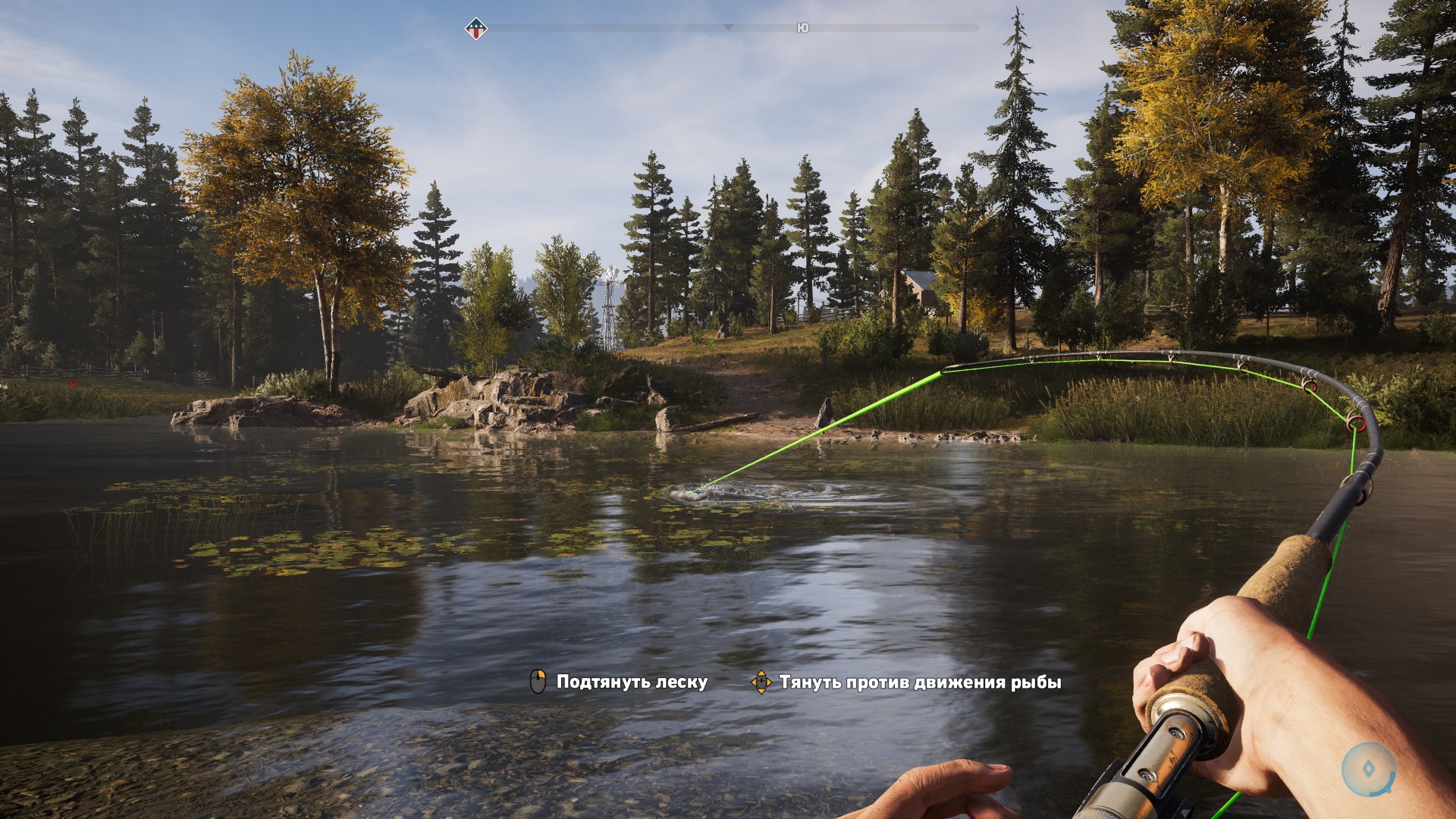Select the mouse icon next to Подтянуть леску
This screenshot has height=819, width=1456.
[539, 682]
